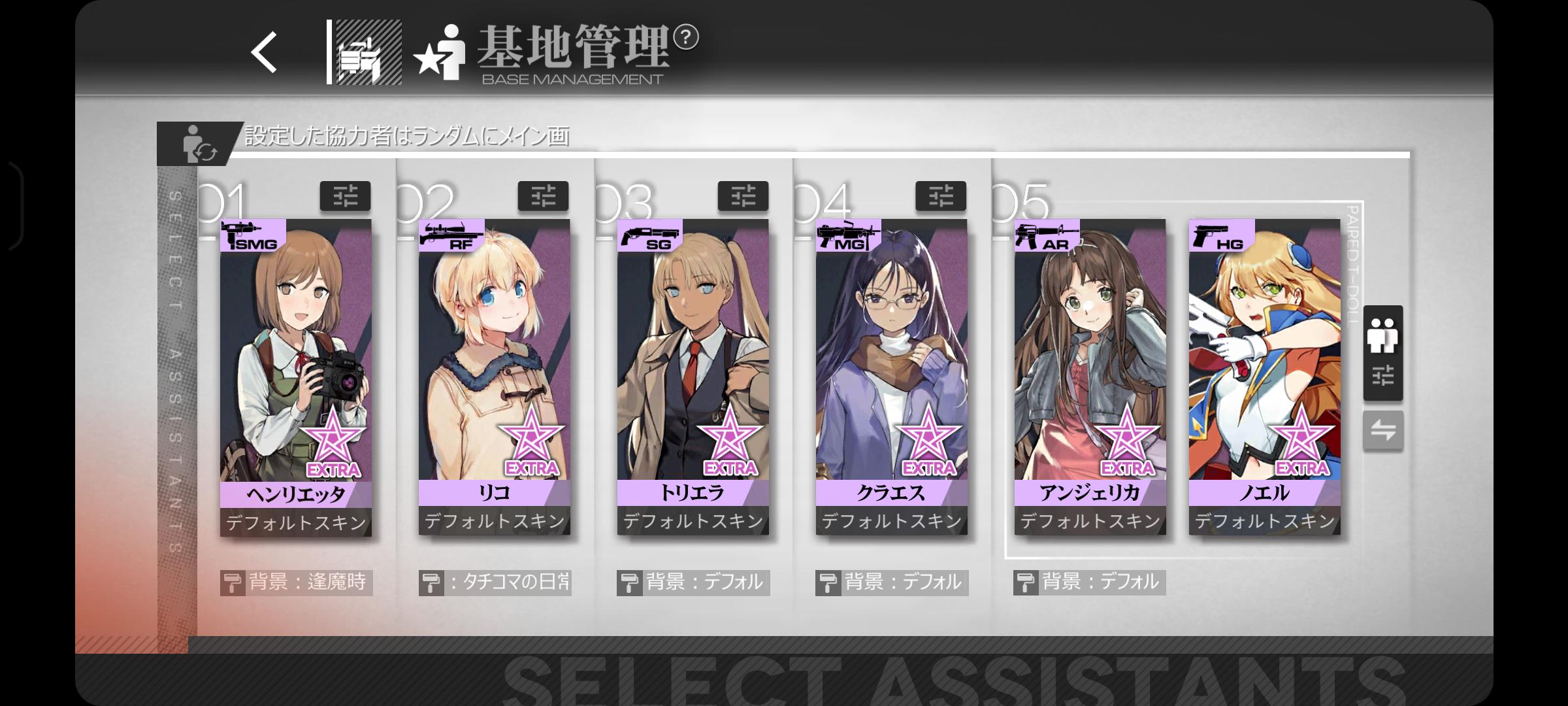Click the swap arrows button

(x=1382, y=431)
